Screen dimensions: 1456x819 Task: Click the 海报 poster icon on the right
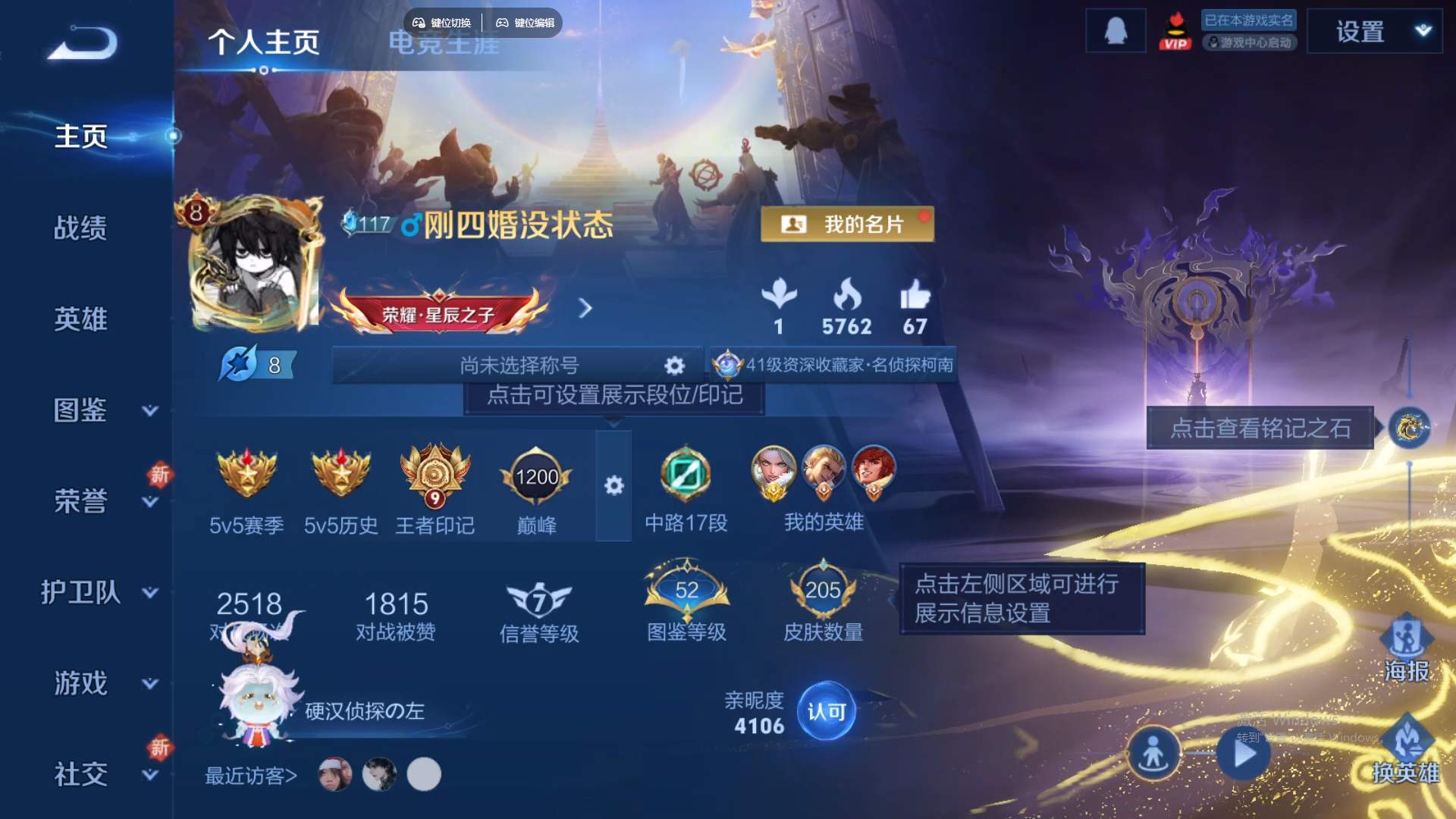point(1408,641)
